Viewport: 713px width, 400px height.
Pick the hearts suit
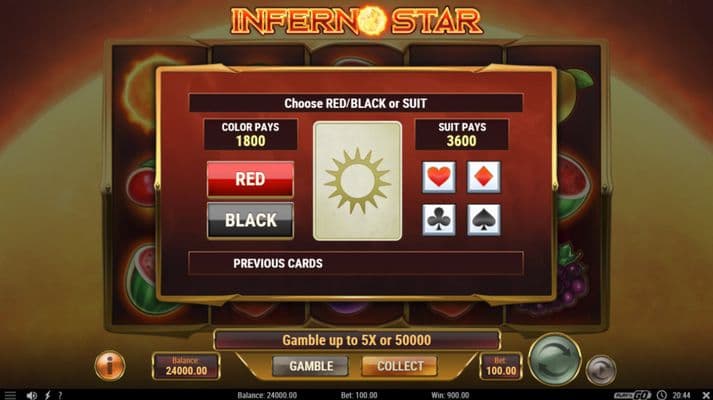(x=439, y=178)
